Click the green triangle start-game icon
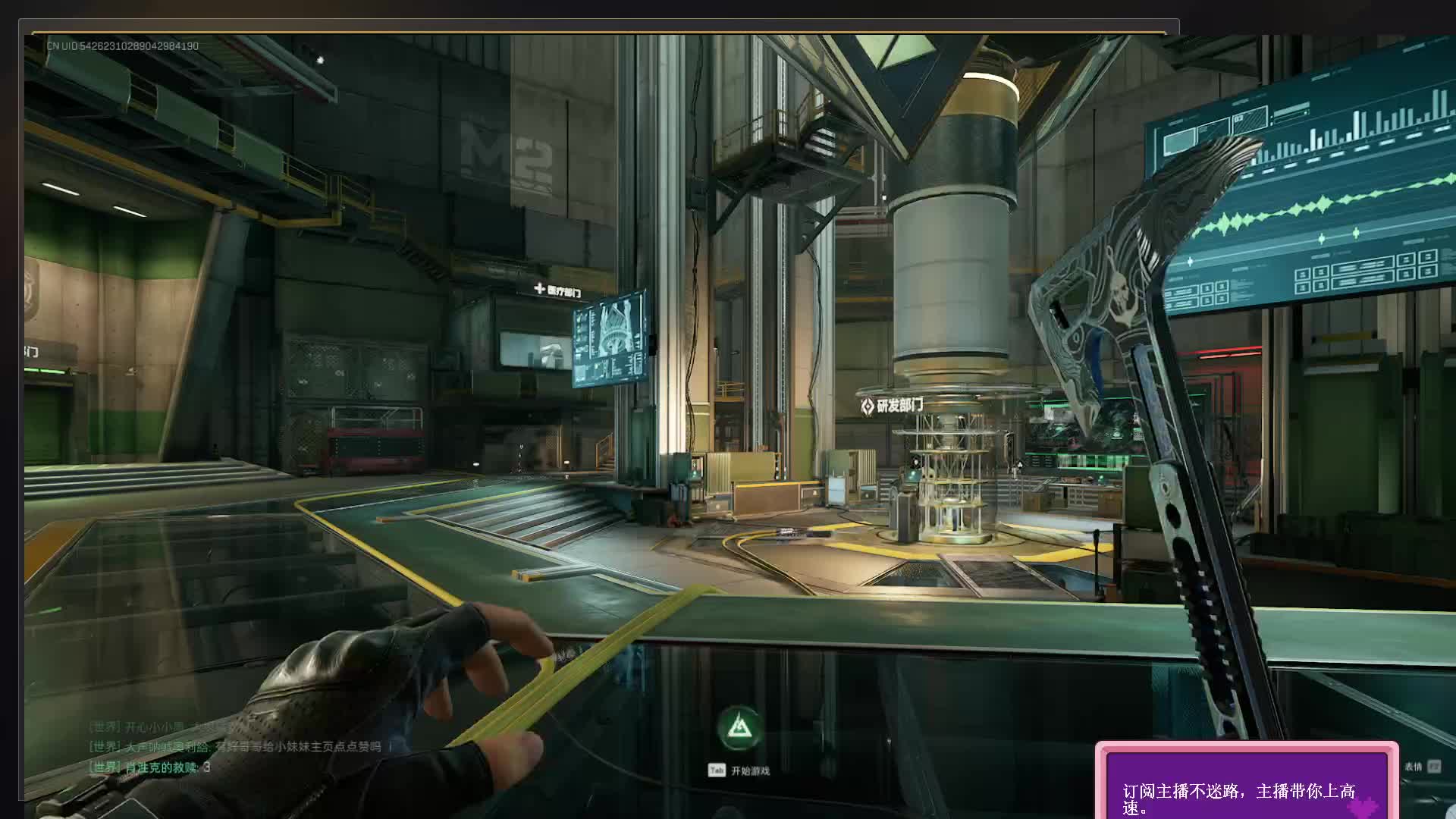The height and width of the screenshot is (819, 1456). [740, 730]
